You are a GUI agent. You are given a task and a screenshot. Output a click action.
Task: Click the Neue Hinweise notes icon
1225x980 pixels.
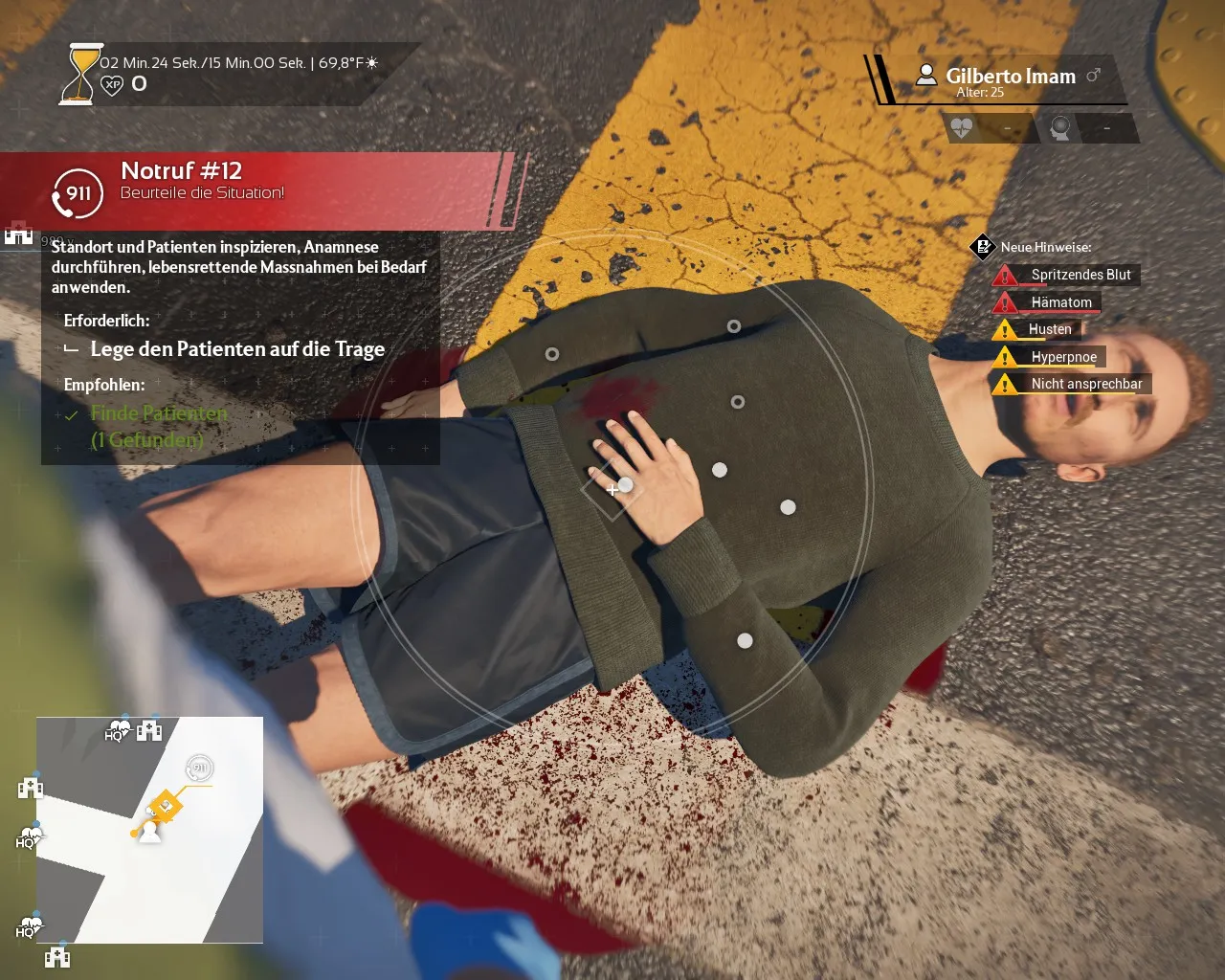pos(983,247)
